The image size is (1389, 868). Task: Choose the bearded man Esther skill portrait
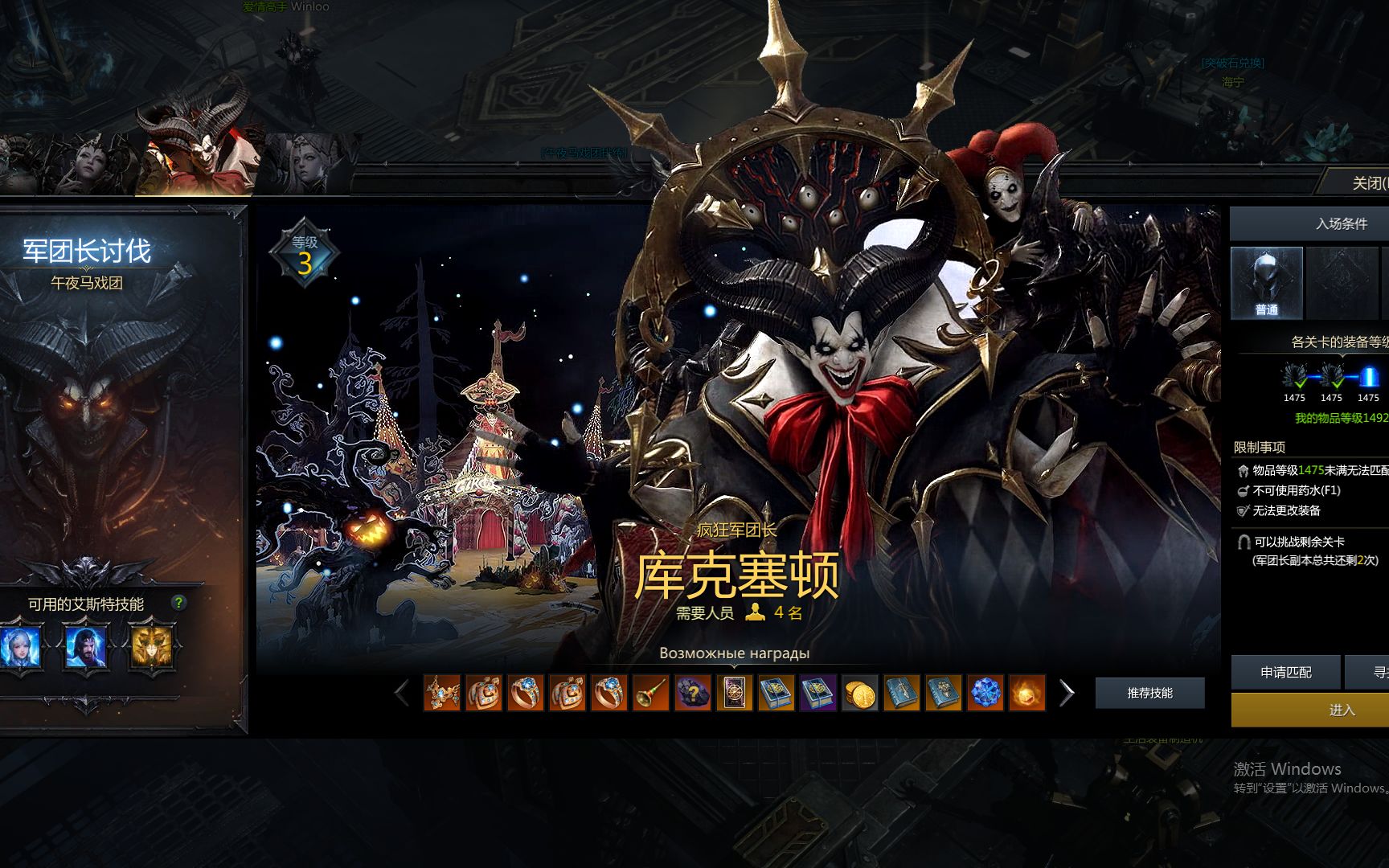(x=85, y=648)
